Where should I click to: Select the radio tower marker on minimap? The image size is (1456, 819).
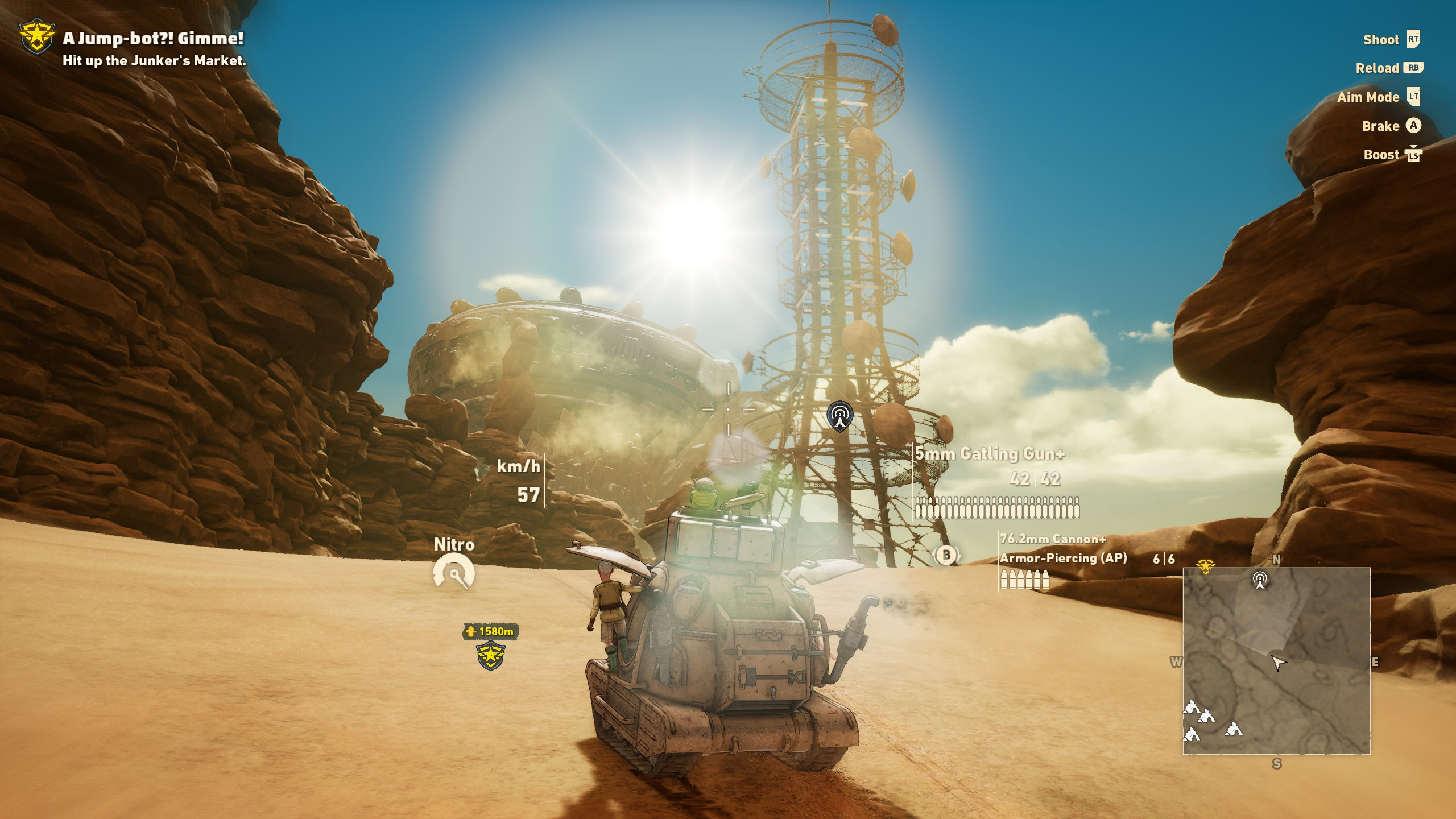pos(1260,580)
